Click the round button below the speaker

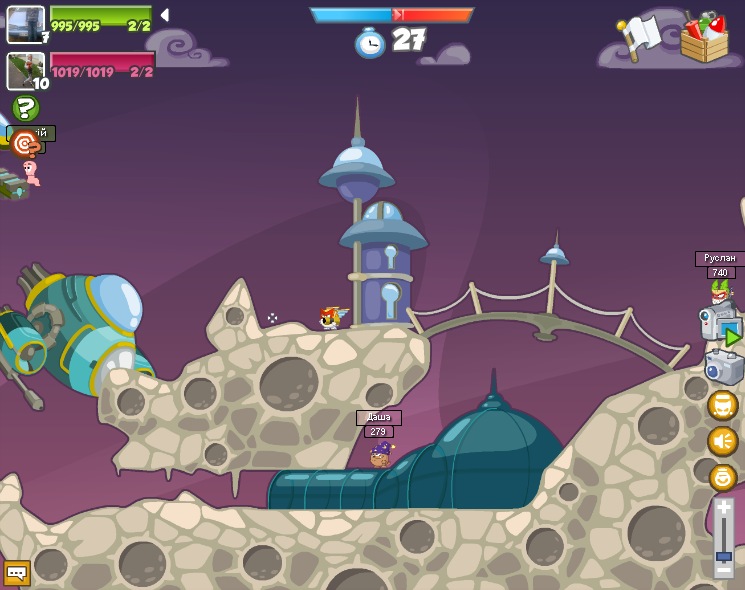[x=722, y=477]
